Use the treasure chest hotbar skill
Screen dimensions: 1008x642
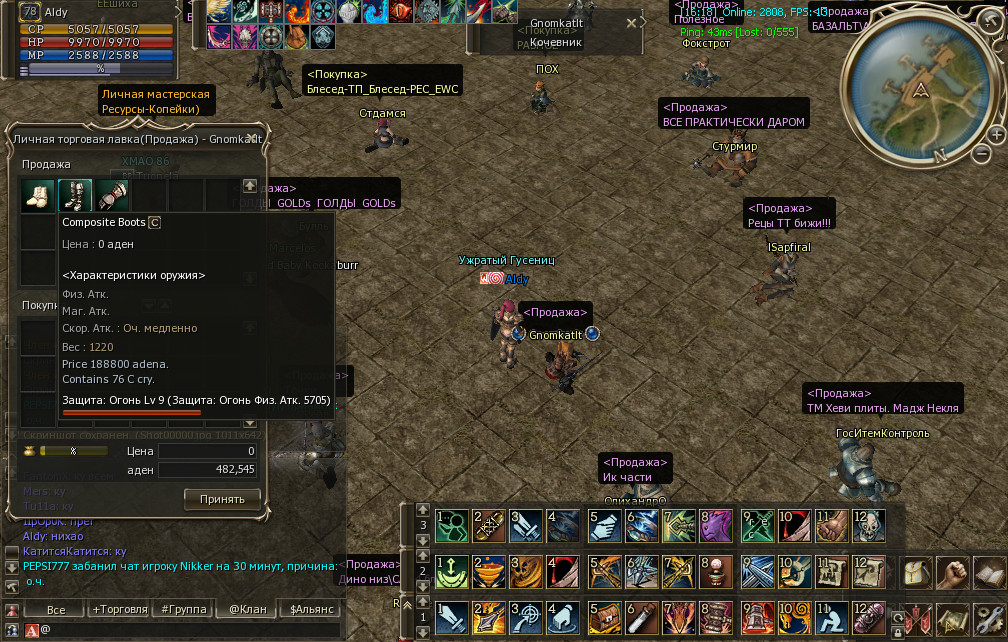[x=607, y=618]
